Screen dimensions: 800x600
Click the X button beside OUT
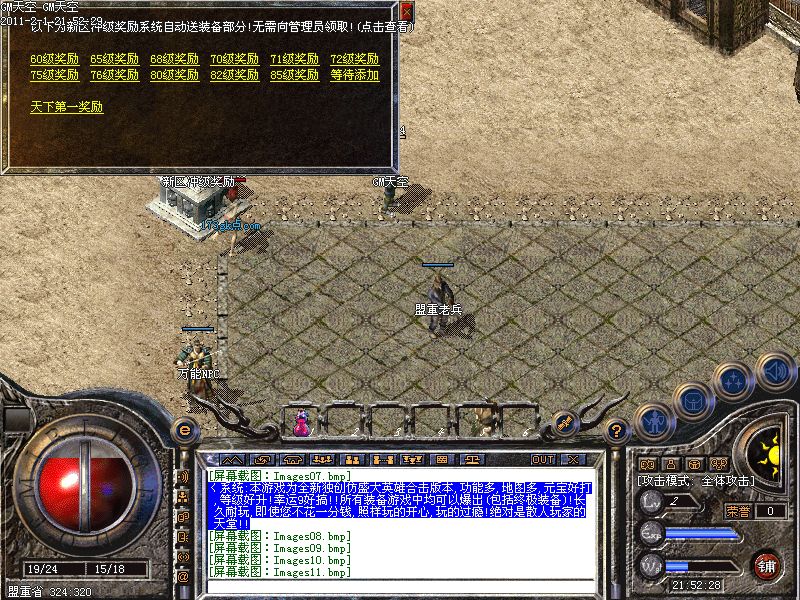click(x=573, y=459)
